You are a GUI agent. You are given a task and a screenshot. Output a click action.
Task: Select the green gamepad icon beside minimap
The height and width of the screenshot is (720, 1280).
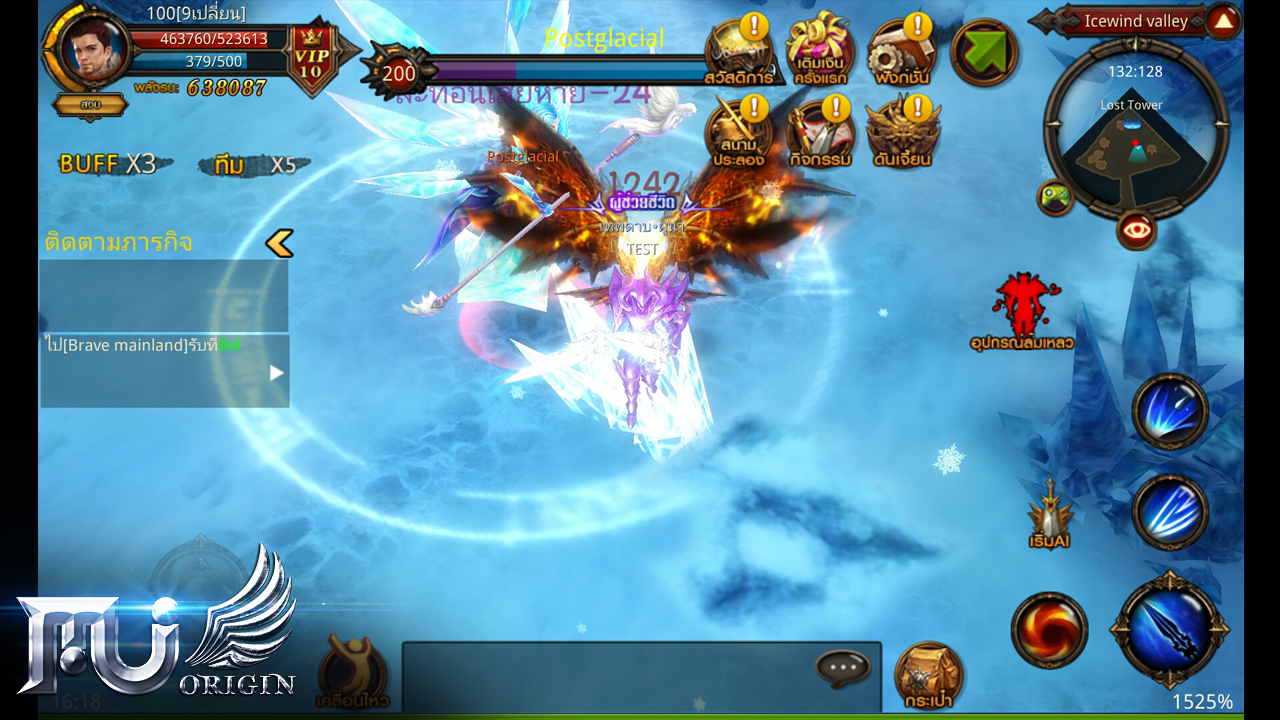[1055, 196]
